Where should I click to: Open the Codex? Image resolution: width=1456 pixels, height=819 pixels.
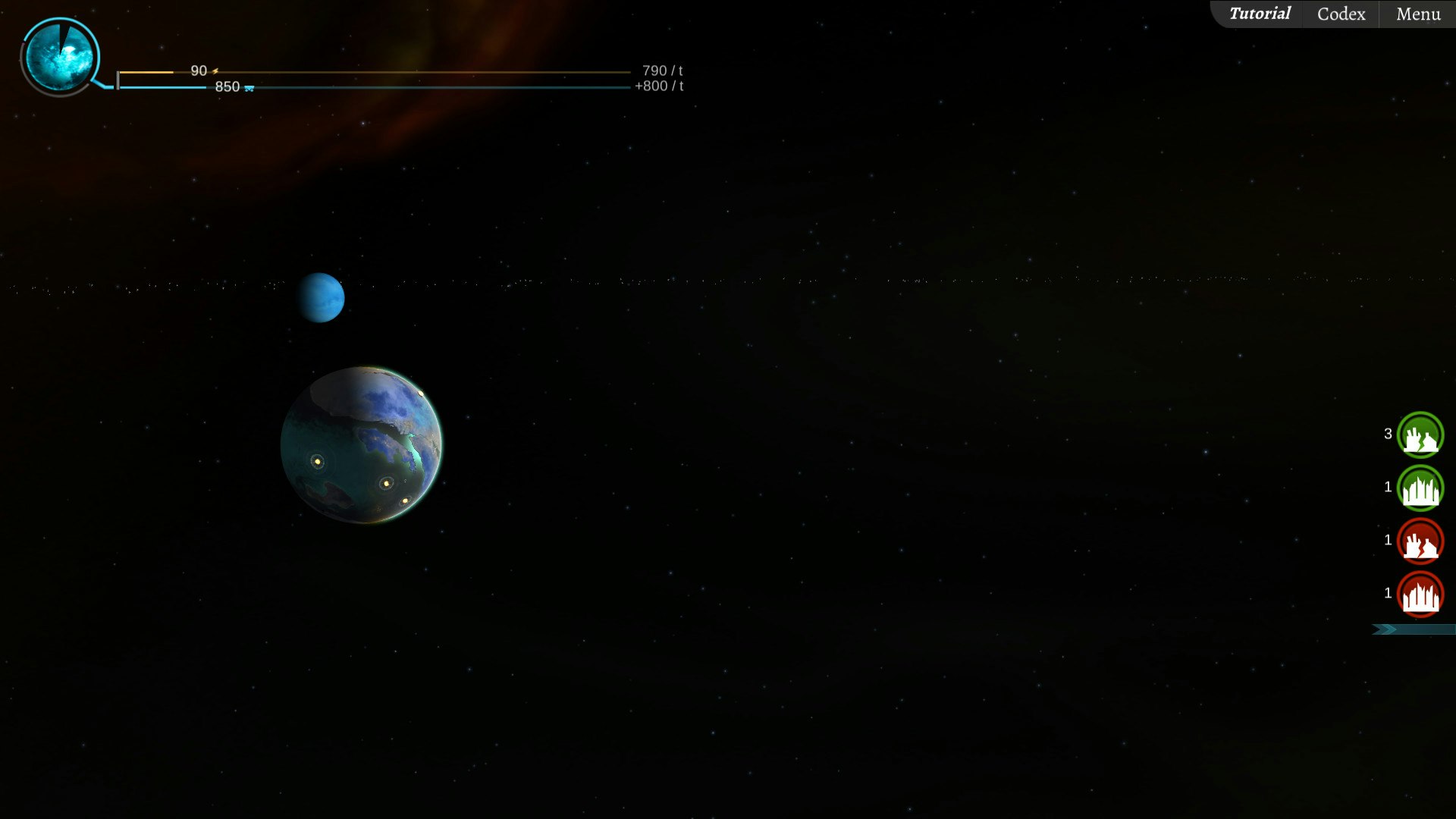[x=1339, y=13]
